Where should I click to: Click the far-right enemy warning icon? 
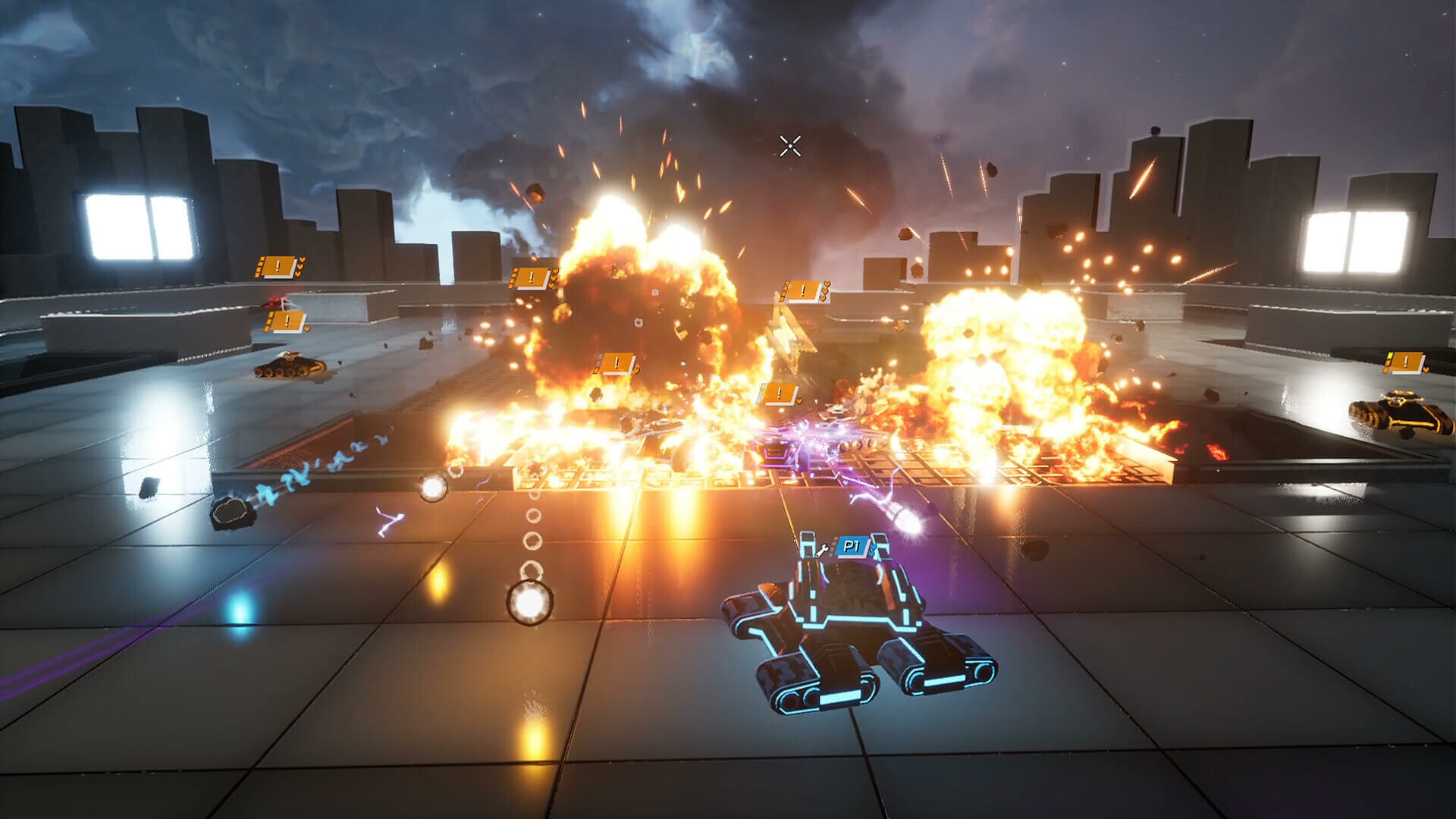pyautogui.click(x=1406, y=362)
